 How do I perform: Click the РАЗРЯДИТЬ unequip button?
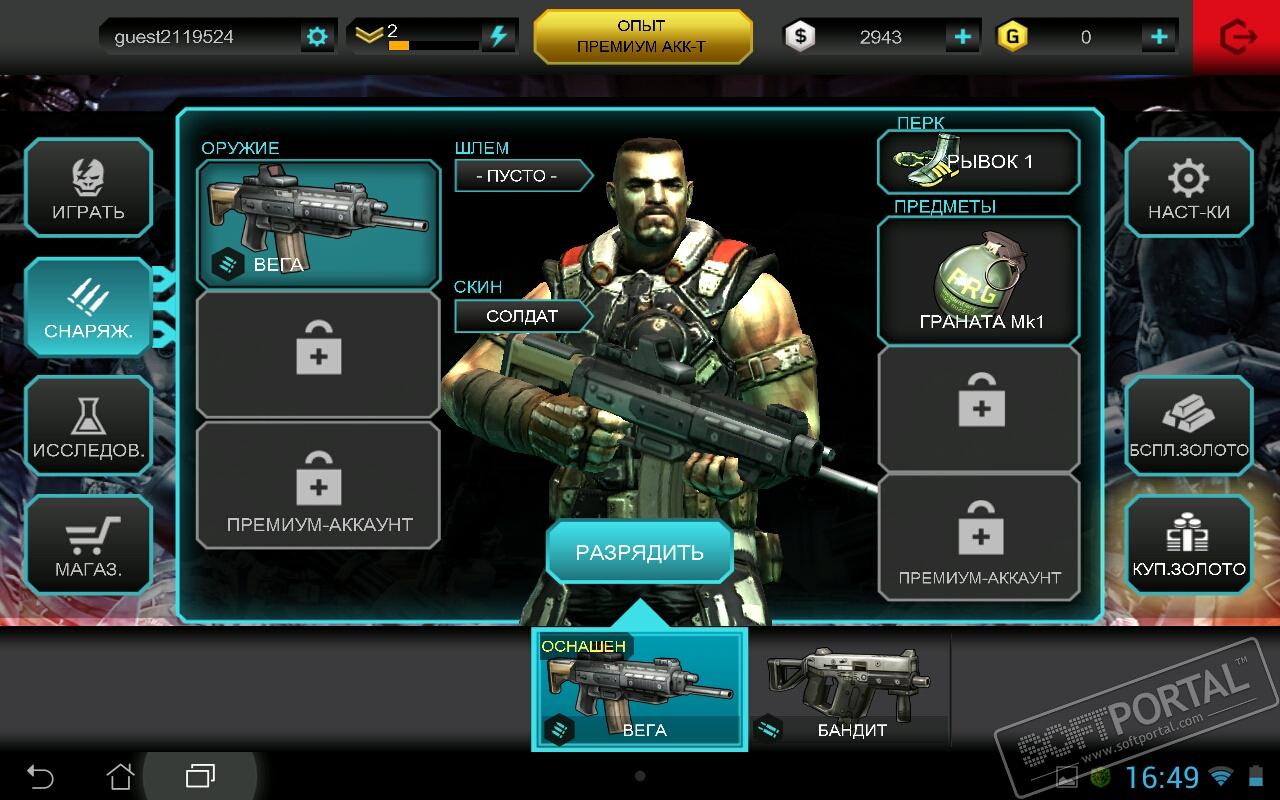(640, 552)
